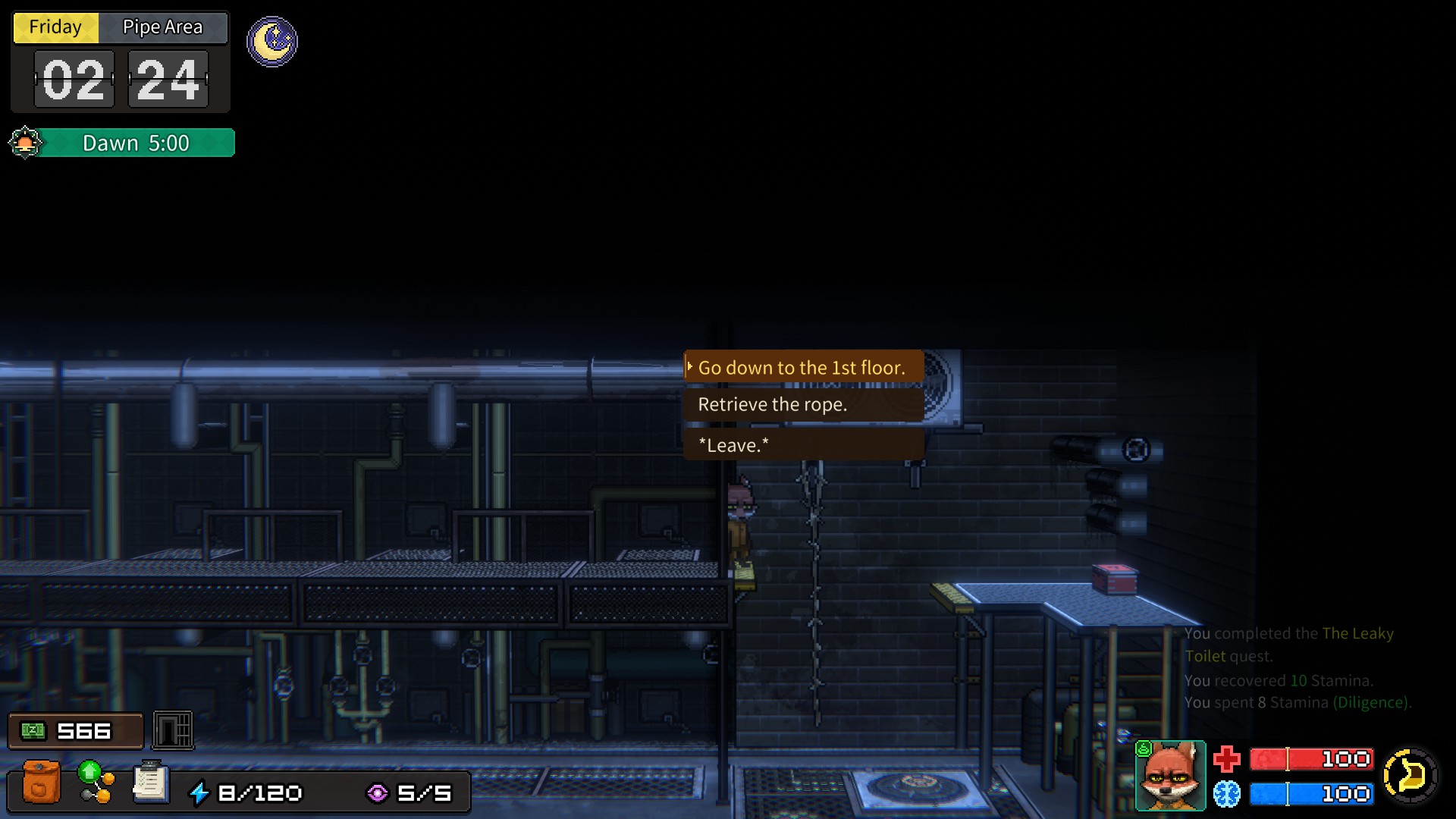Open the orange backpack inventory

coord(41,781)
